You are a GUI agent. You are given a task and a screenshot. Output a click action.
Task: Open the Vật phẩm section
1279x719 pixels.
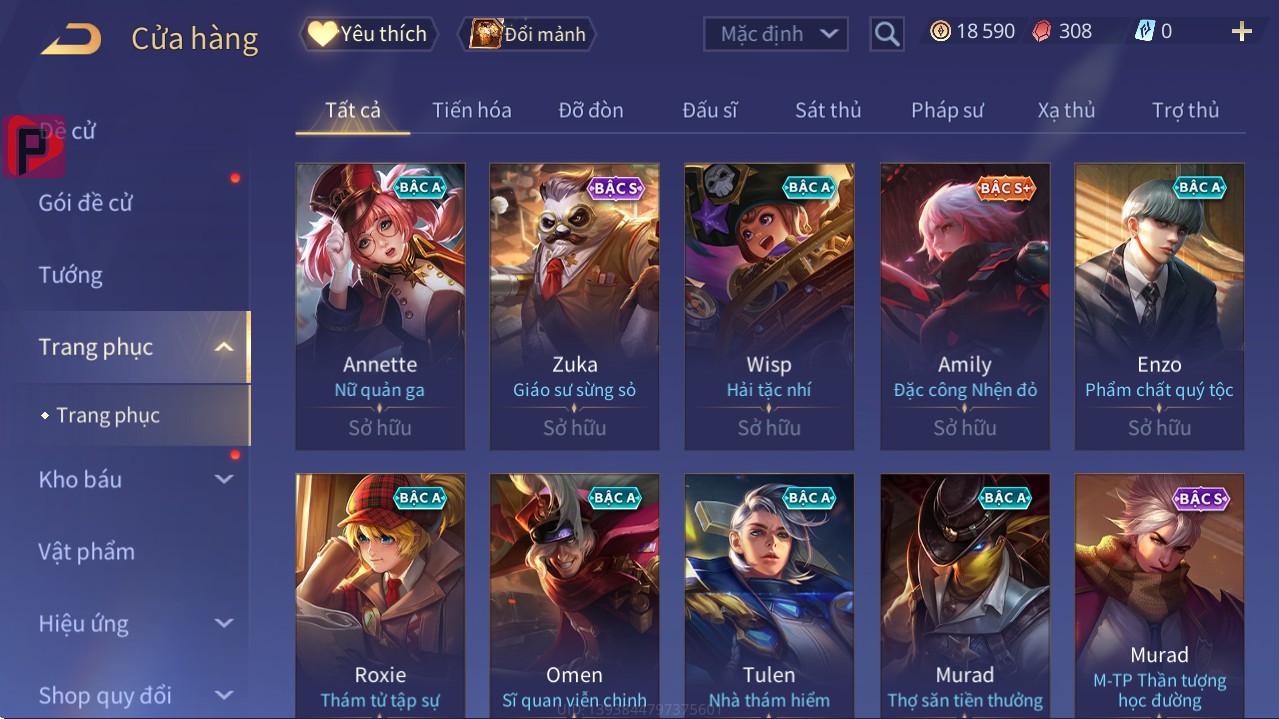coord(87,552)
